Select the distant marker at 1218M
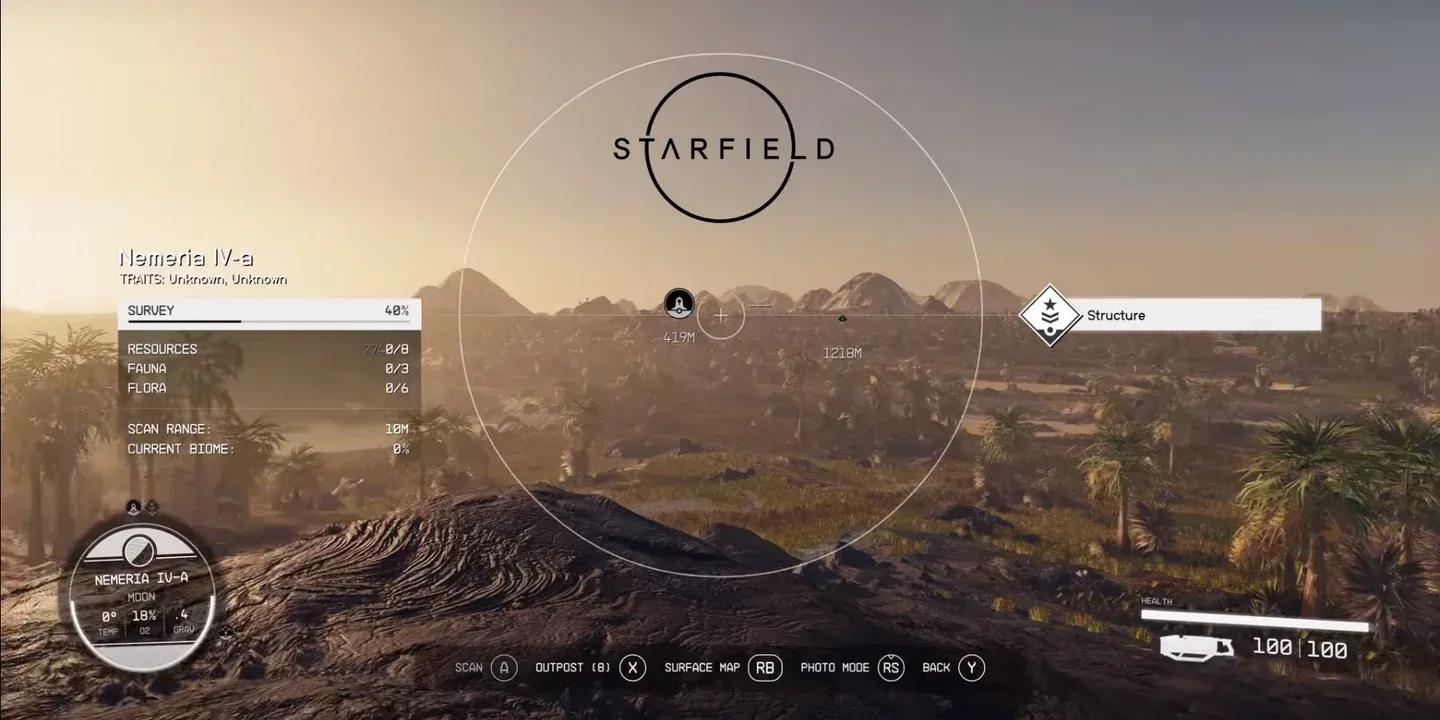The height and width of the screenshot is (720, 1440). click(x=841, y=318)
